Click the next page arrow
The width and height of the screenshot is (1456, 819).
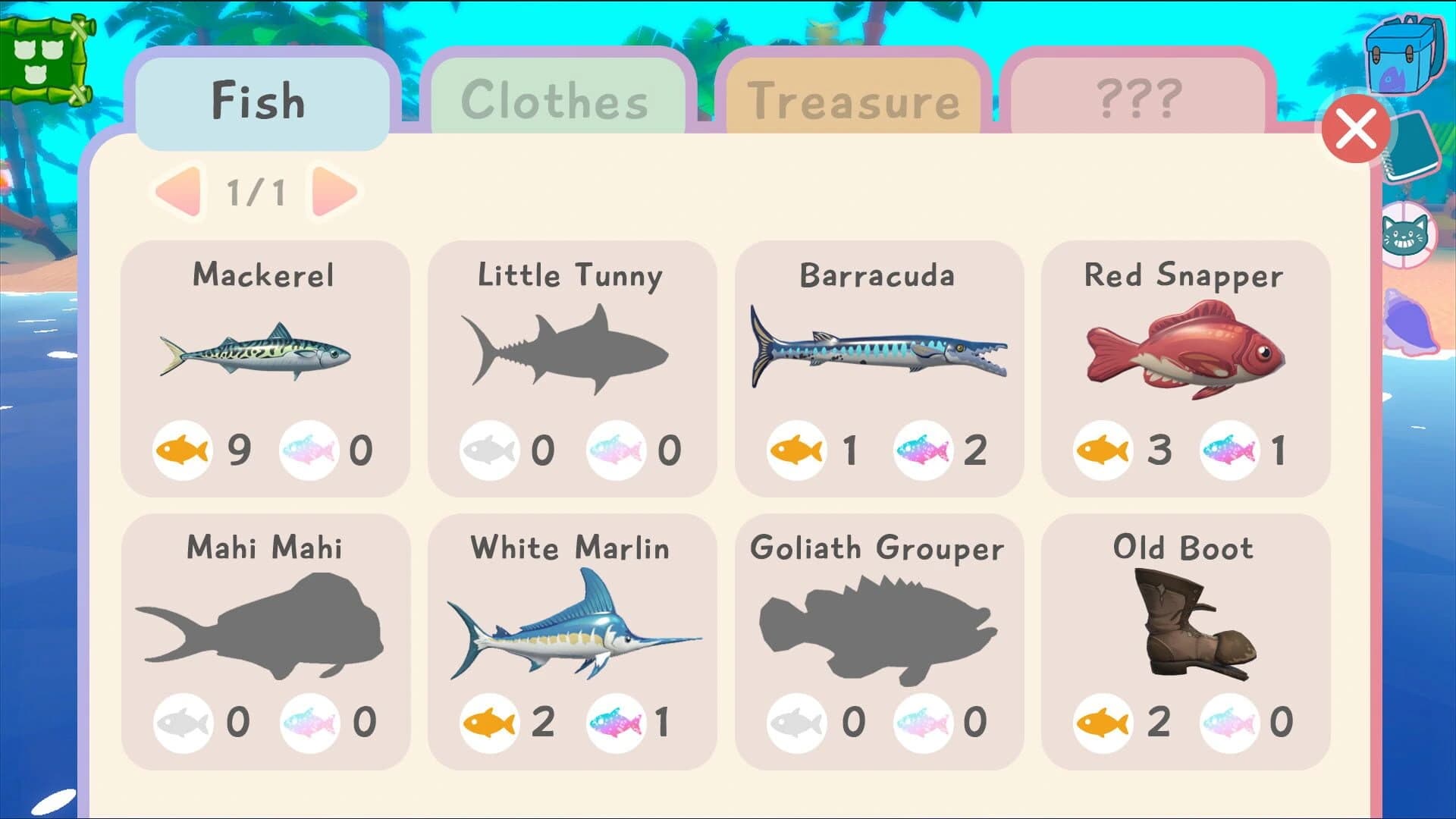coord(334,191)
